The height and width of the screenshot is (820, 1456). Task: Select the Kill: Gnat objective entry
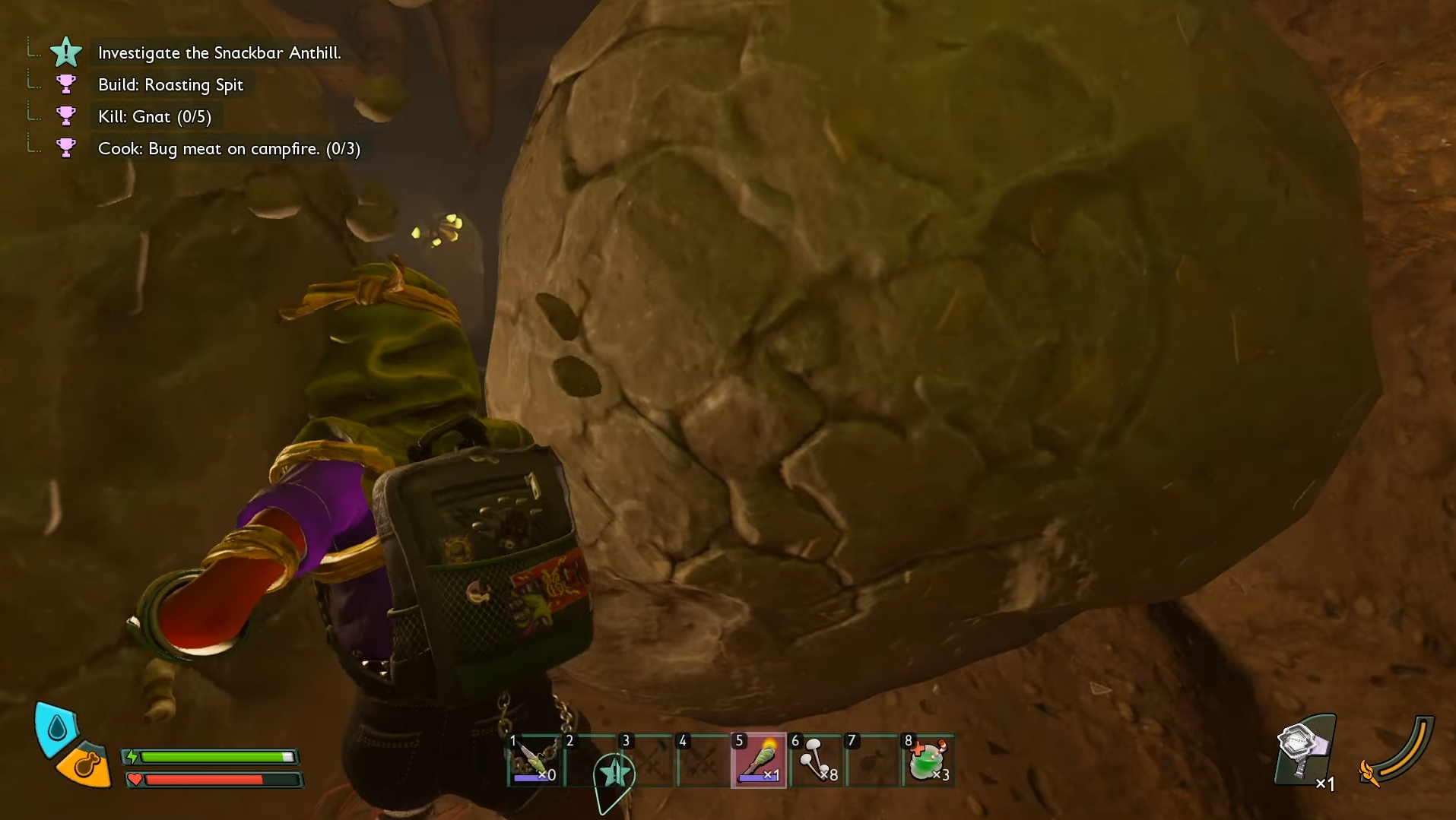click(154, 117)
